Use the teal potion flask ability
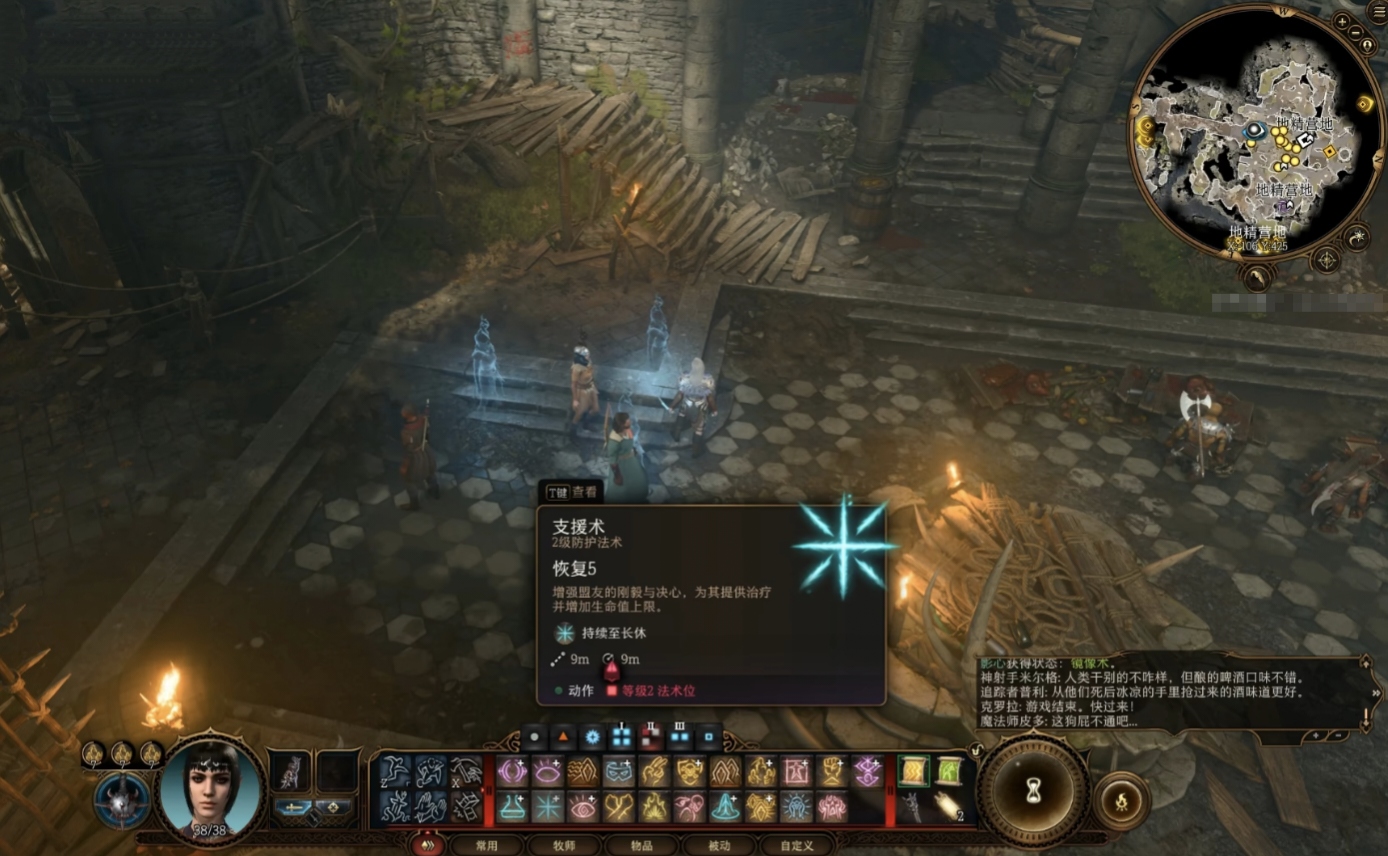Screen dimensions: 1388x856 512,806
